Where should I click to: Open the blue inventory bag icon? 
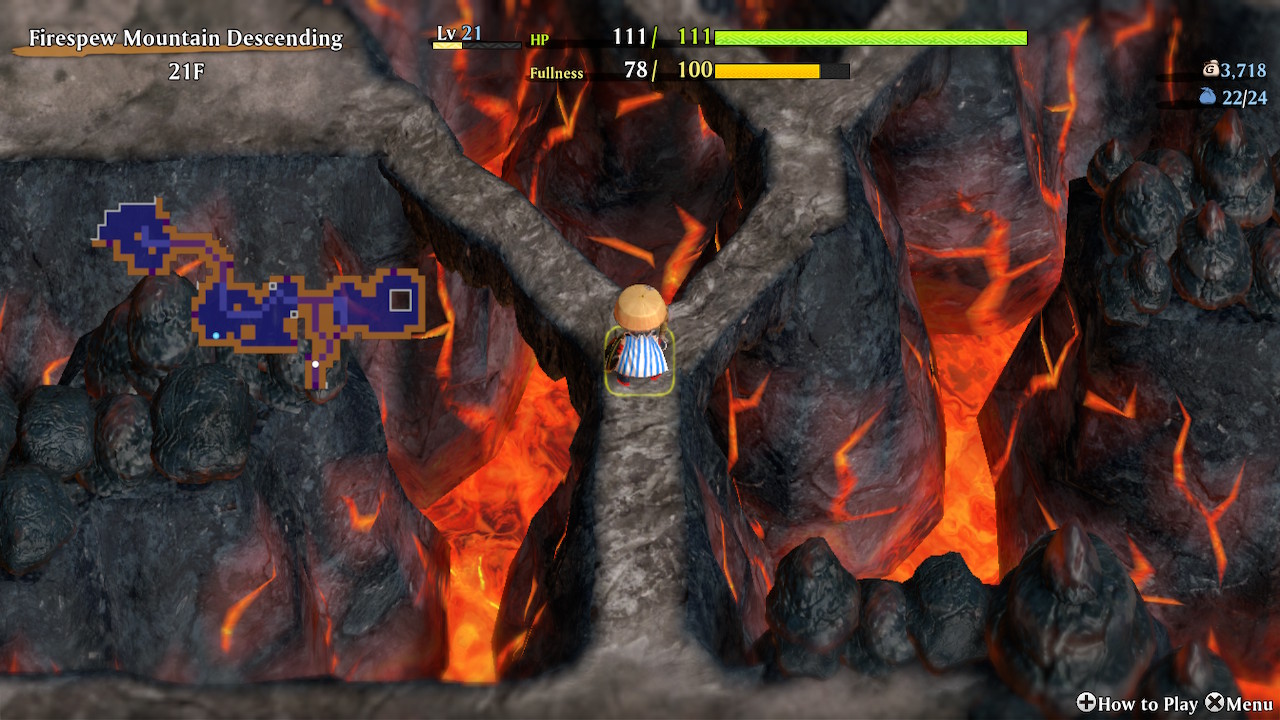tap(1208, 97)
